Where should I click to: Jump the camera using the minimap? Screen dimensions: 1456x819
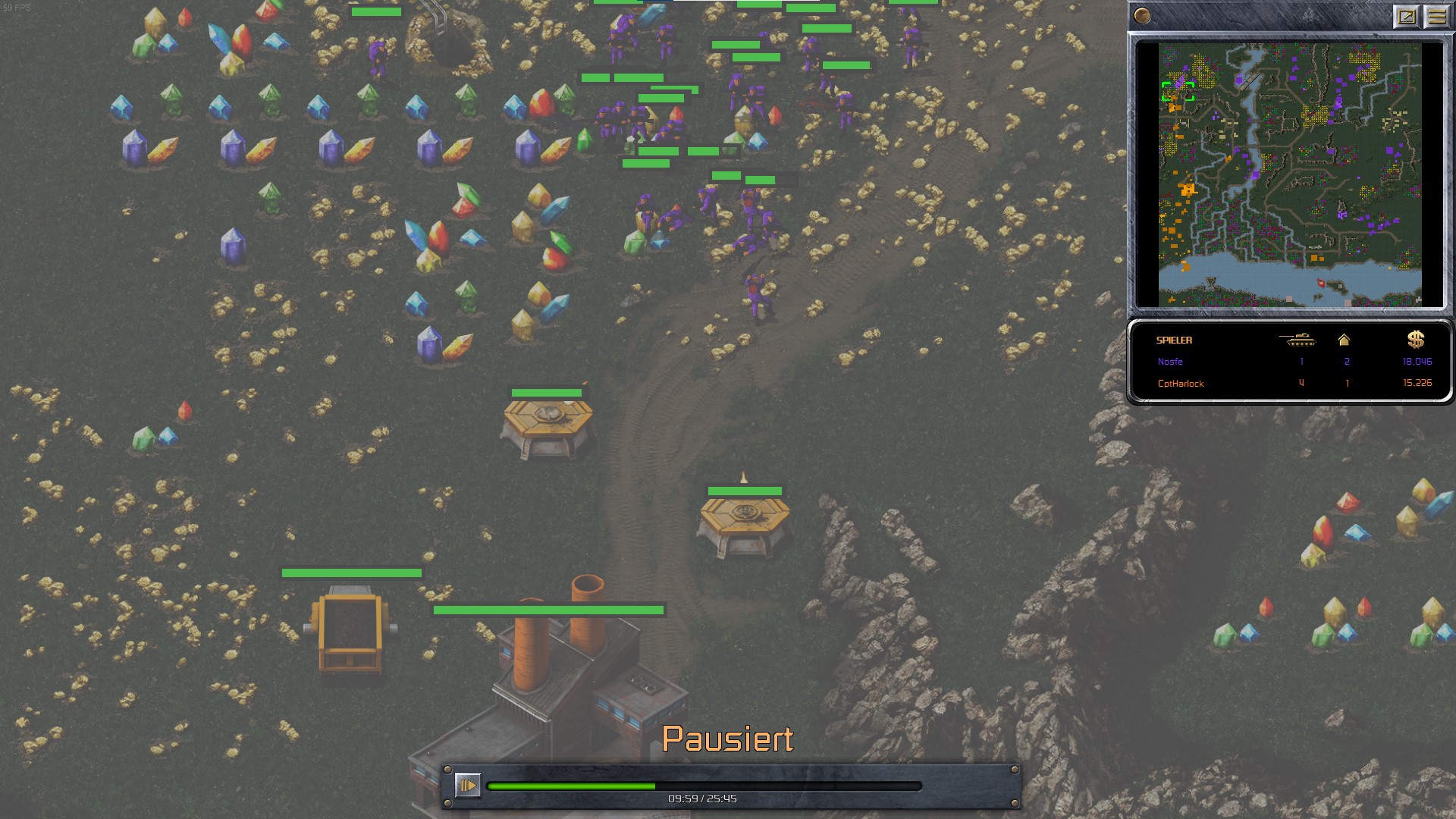[1289, 174]
